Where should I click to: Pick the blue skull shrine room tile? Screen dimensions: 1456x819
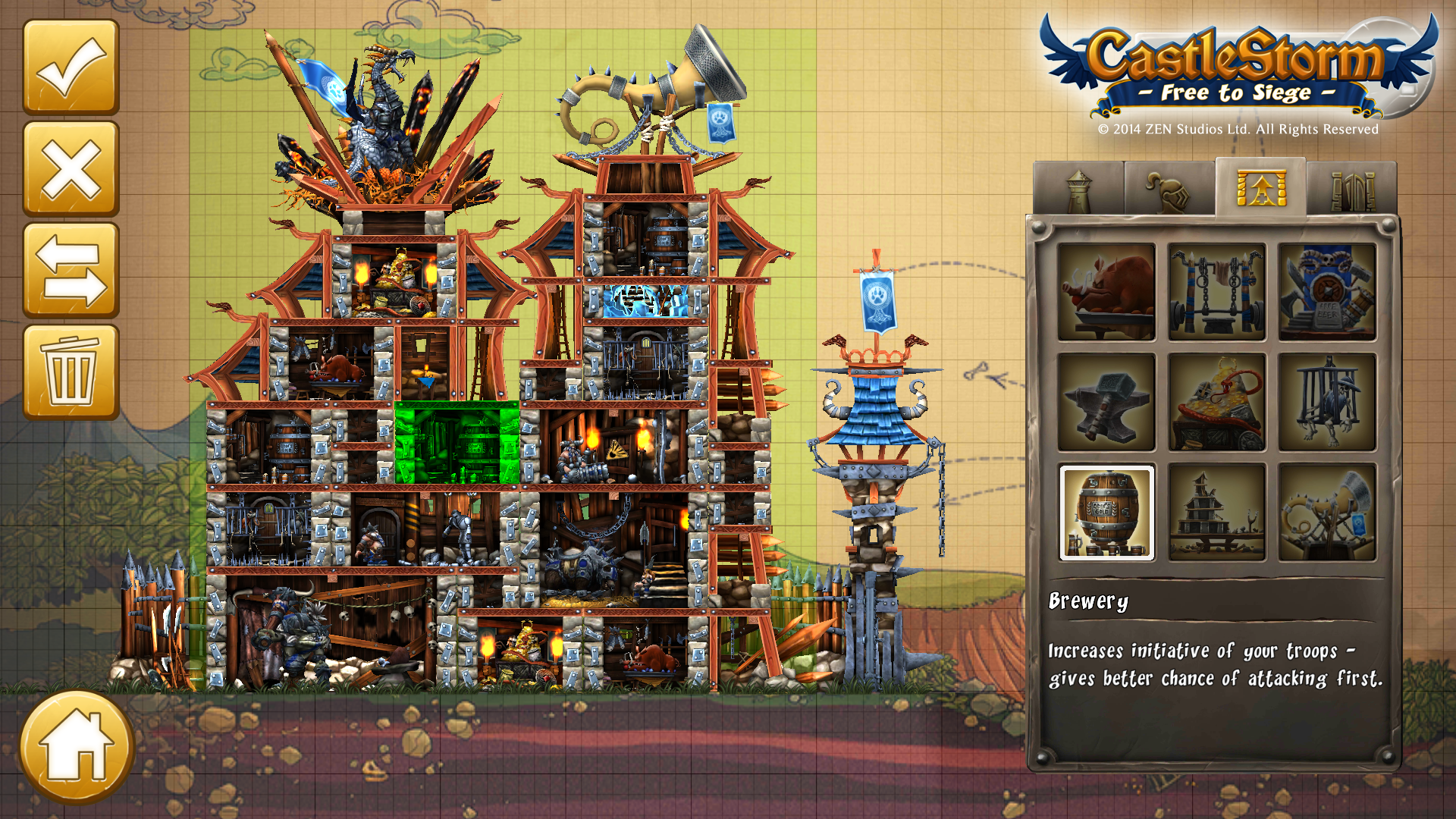click(x=1327, y=292)
